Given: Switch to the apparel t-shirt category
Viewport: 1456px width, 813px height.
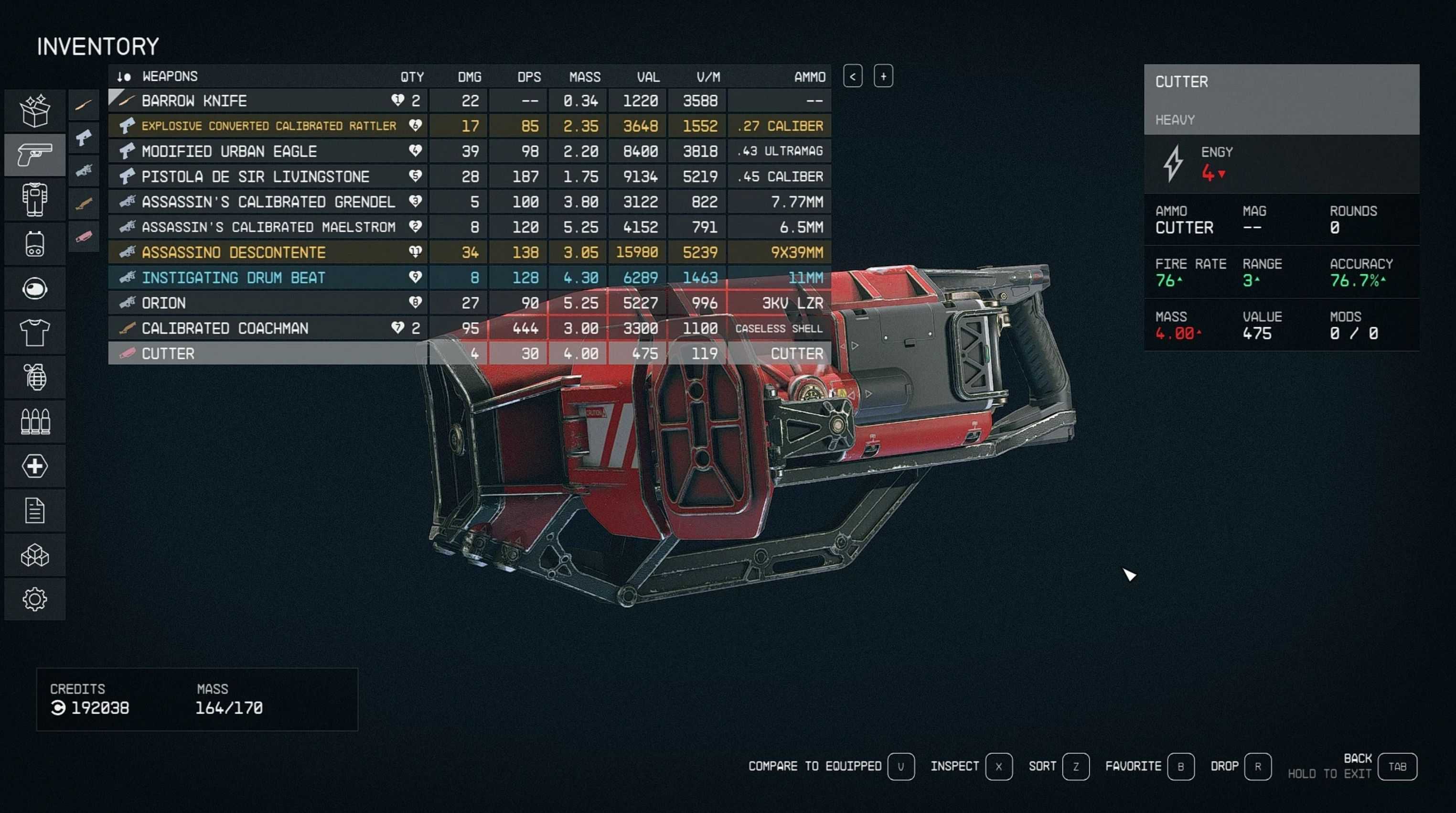Looking at the screenshot, I should [x=34, y=333].
